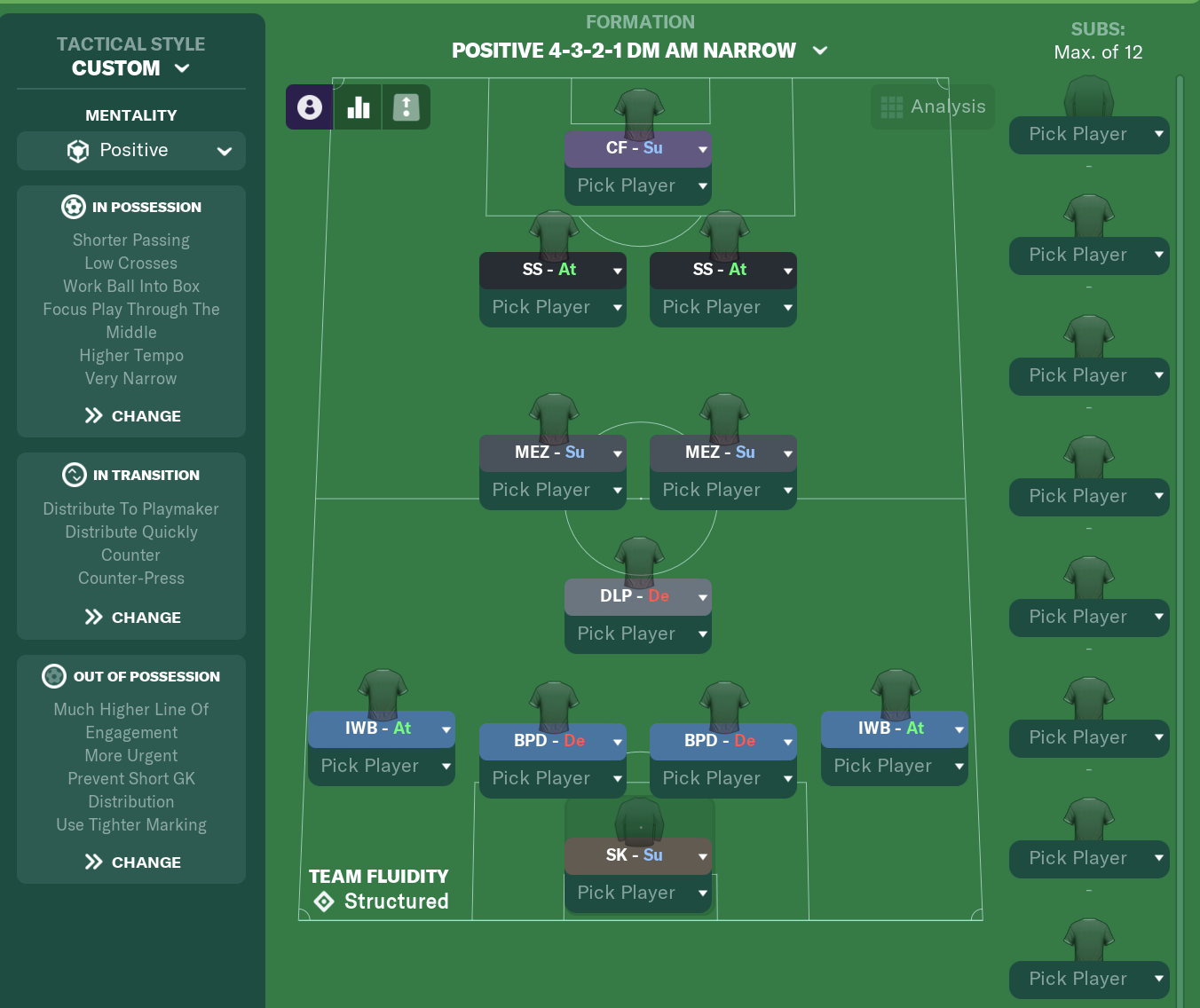Toggle the Analysis overlay button

pos(933,107)
